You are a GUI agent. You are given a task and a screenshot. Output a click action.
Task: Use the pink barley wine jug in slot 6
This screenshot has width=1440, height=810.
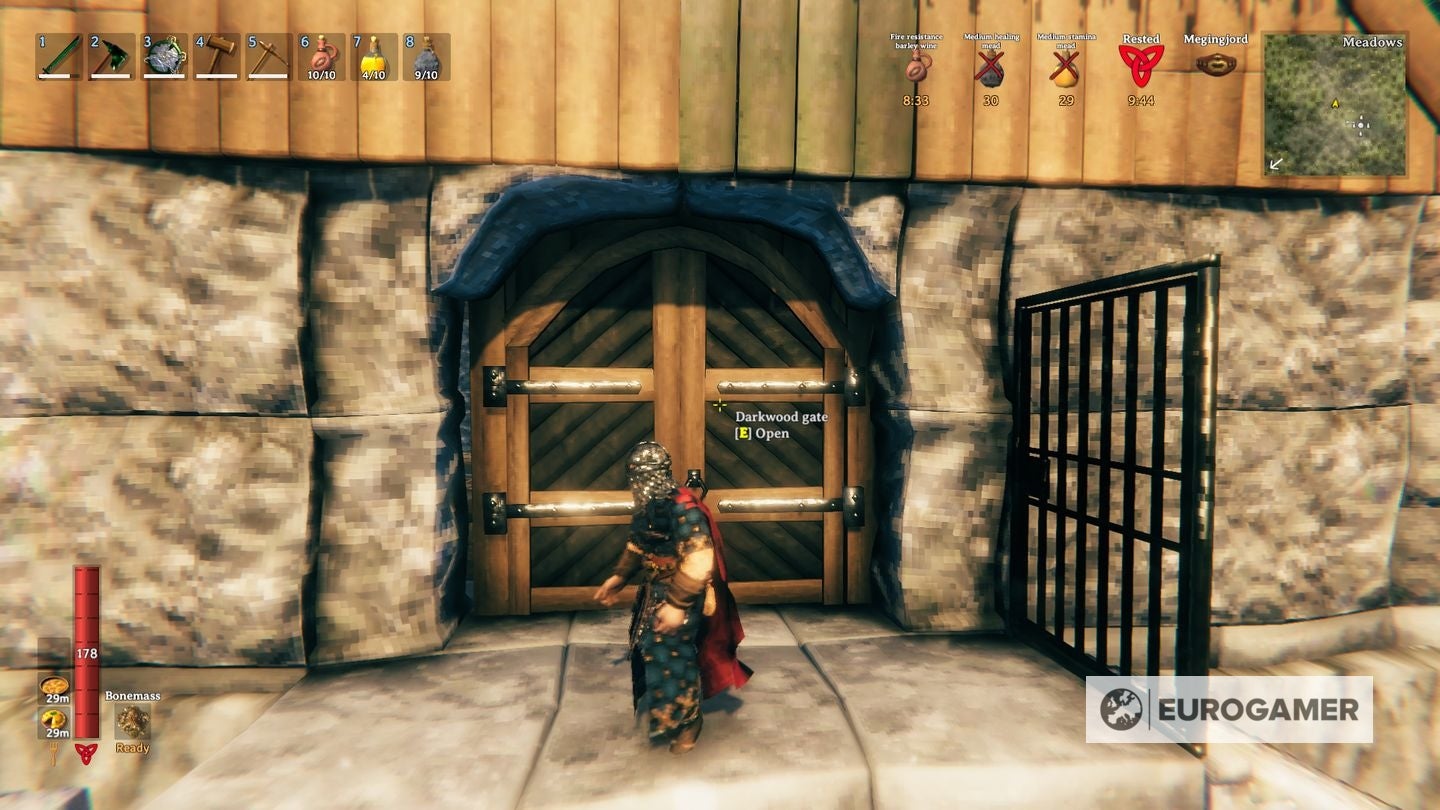(x=321, y=57)
